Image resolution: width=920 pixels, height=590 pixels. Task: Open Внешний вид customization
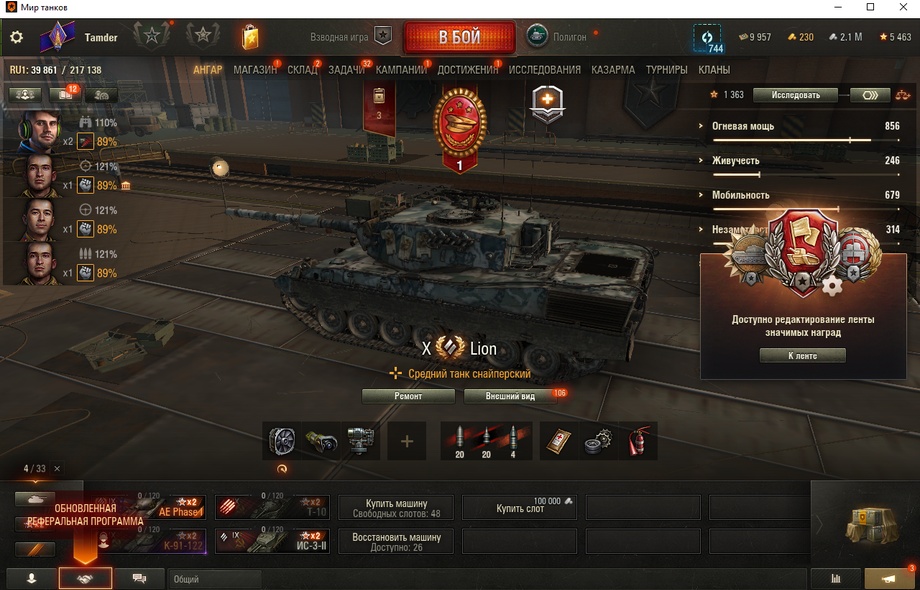point(510,396)
